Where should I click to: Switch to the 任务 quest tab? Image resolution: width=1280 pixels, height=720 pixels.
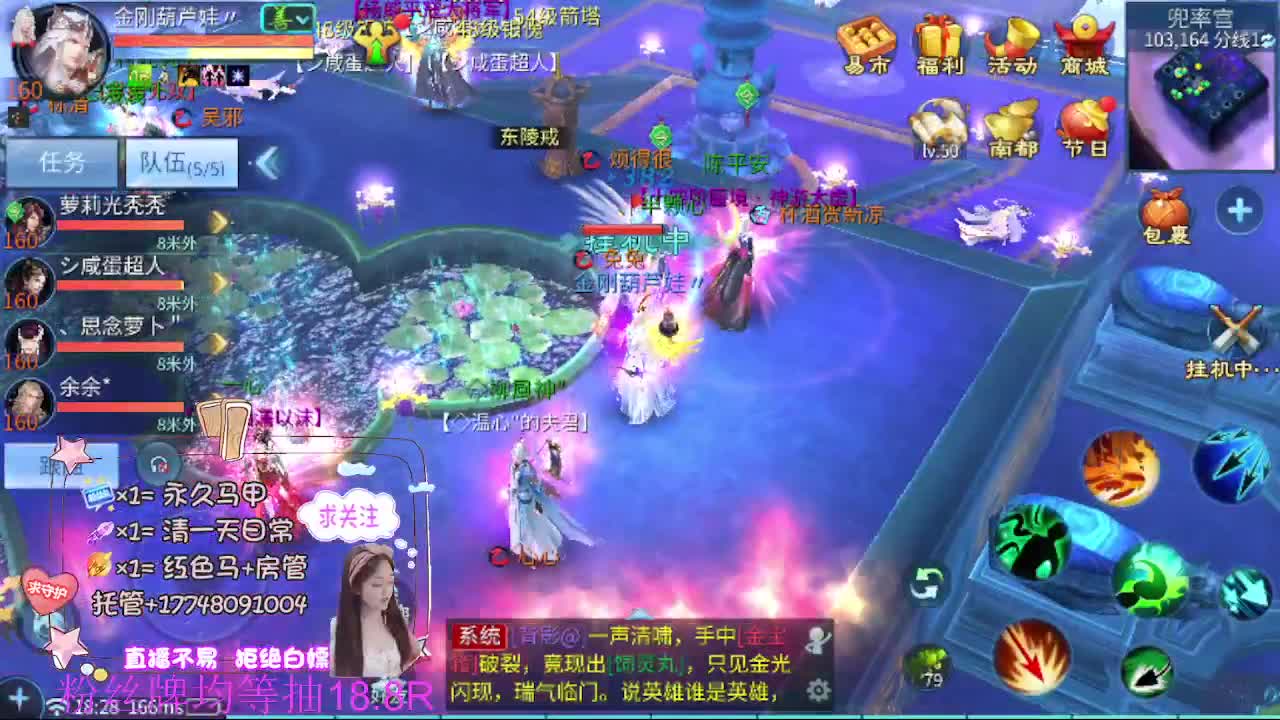click(63, 160)
